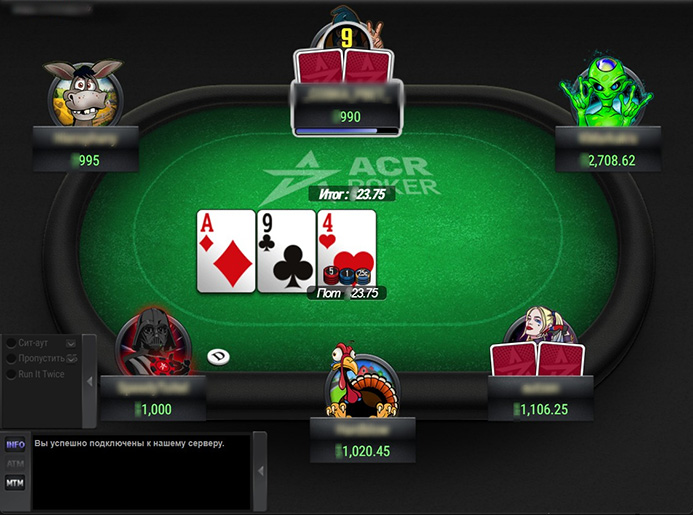Select the Darth Vader avatar player

(150, 343)
